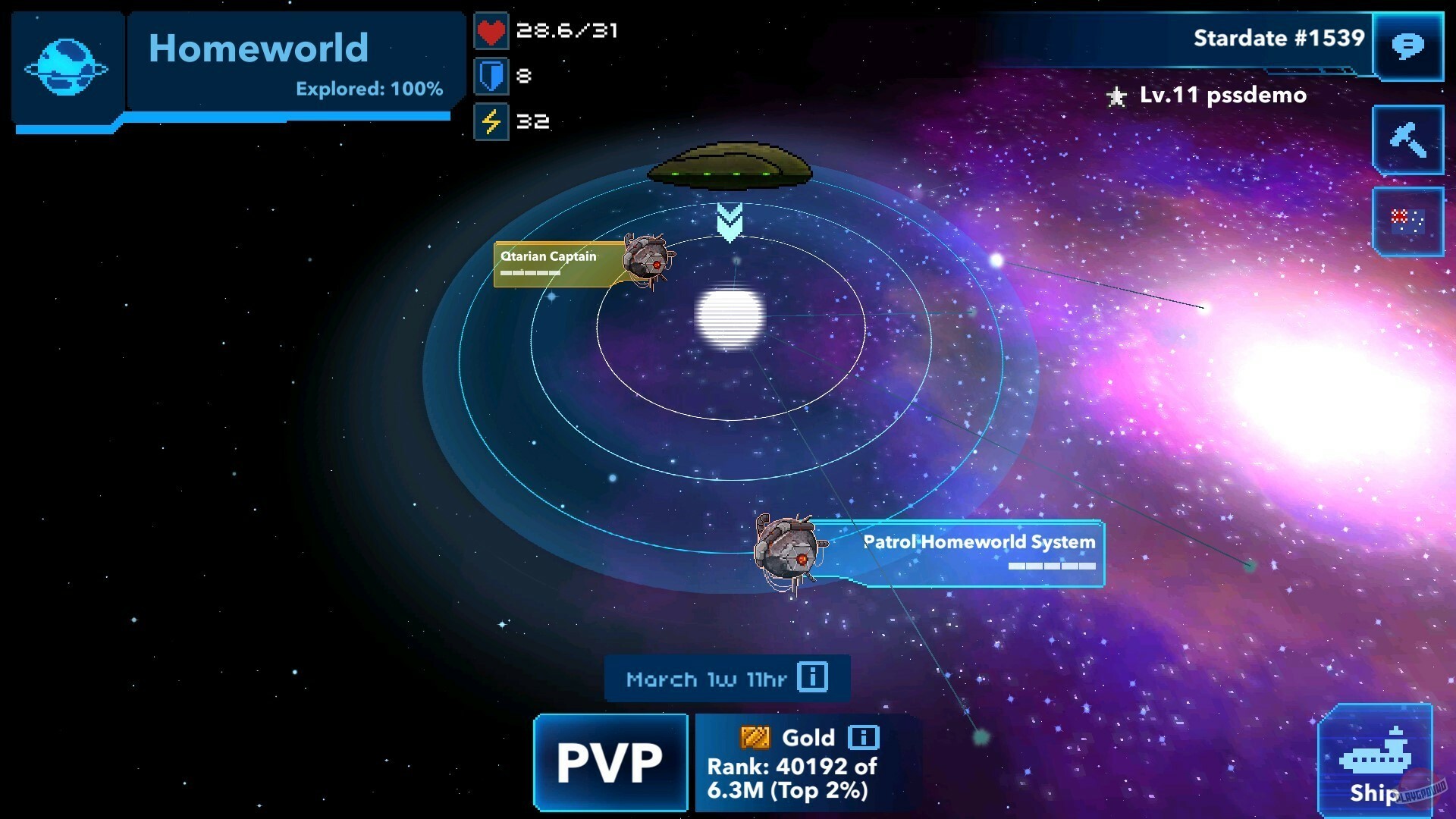
Task: Open the Stardate #1539 display
Action: [1279, 36]
